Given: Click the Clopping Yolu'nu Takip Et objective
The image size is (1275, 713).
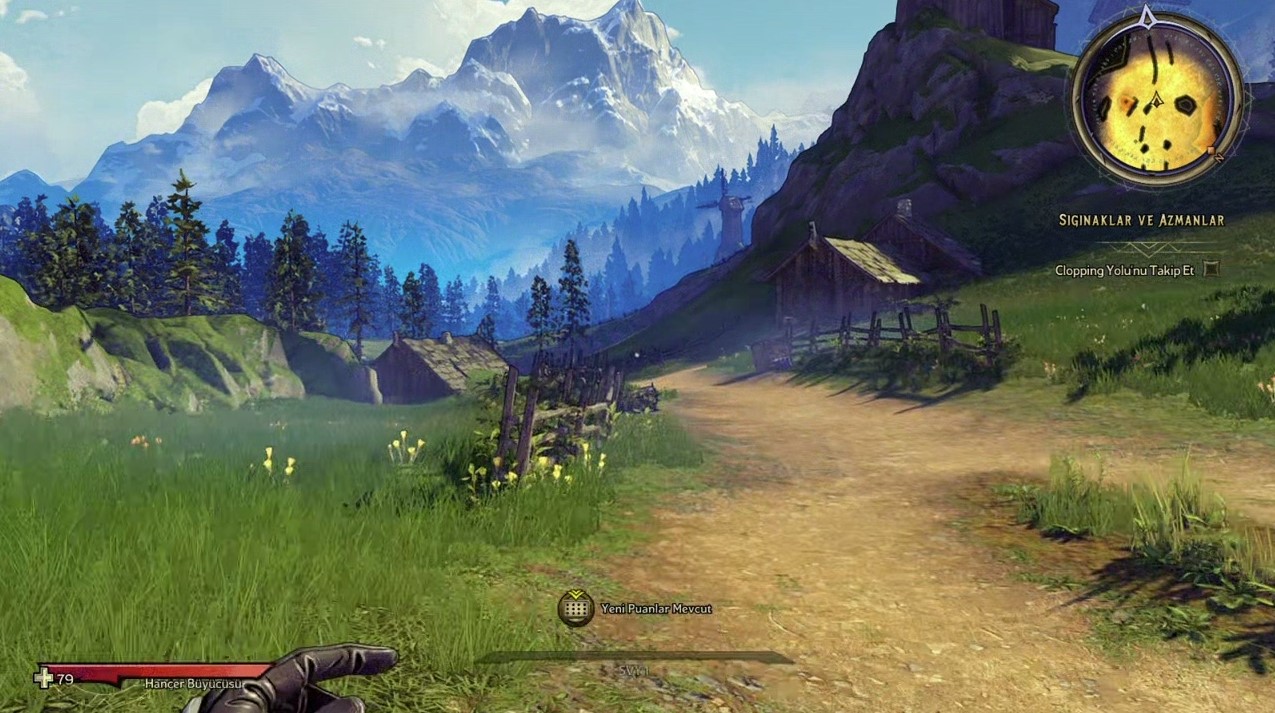Looking at the screenshot, I should [1125, 270].
